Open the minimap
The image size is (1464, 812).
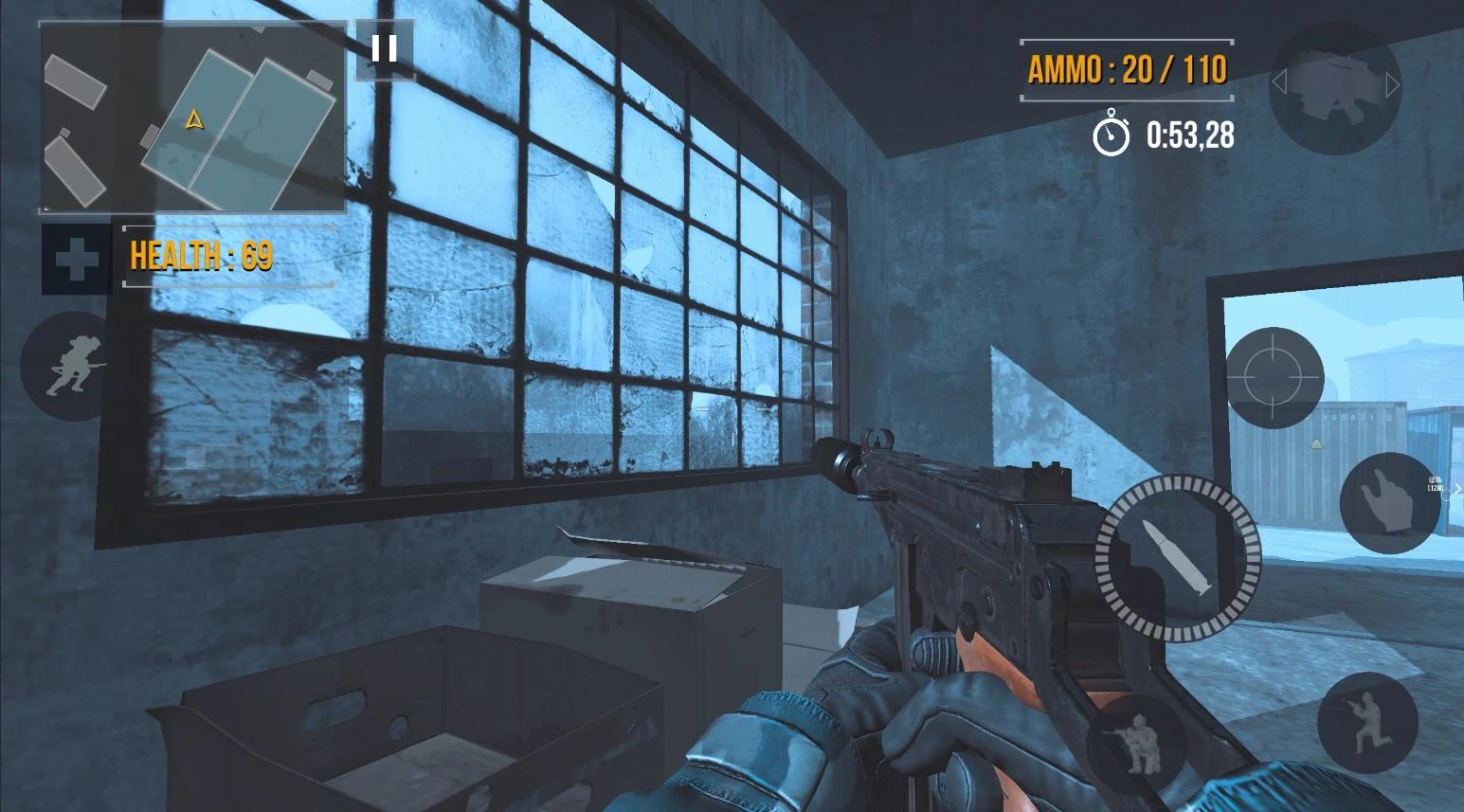pyautogui.click(x=192, y=118)
